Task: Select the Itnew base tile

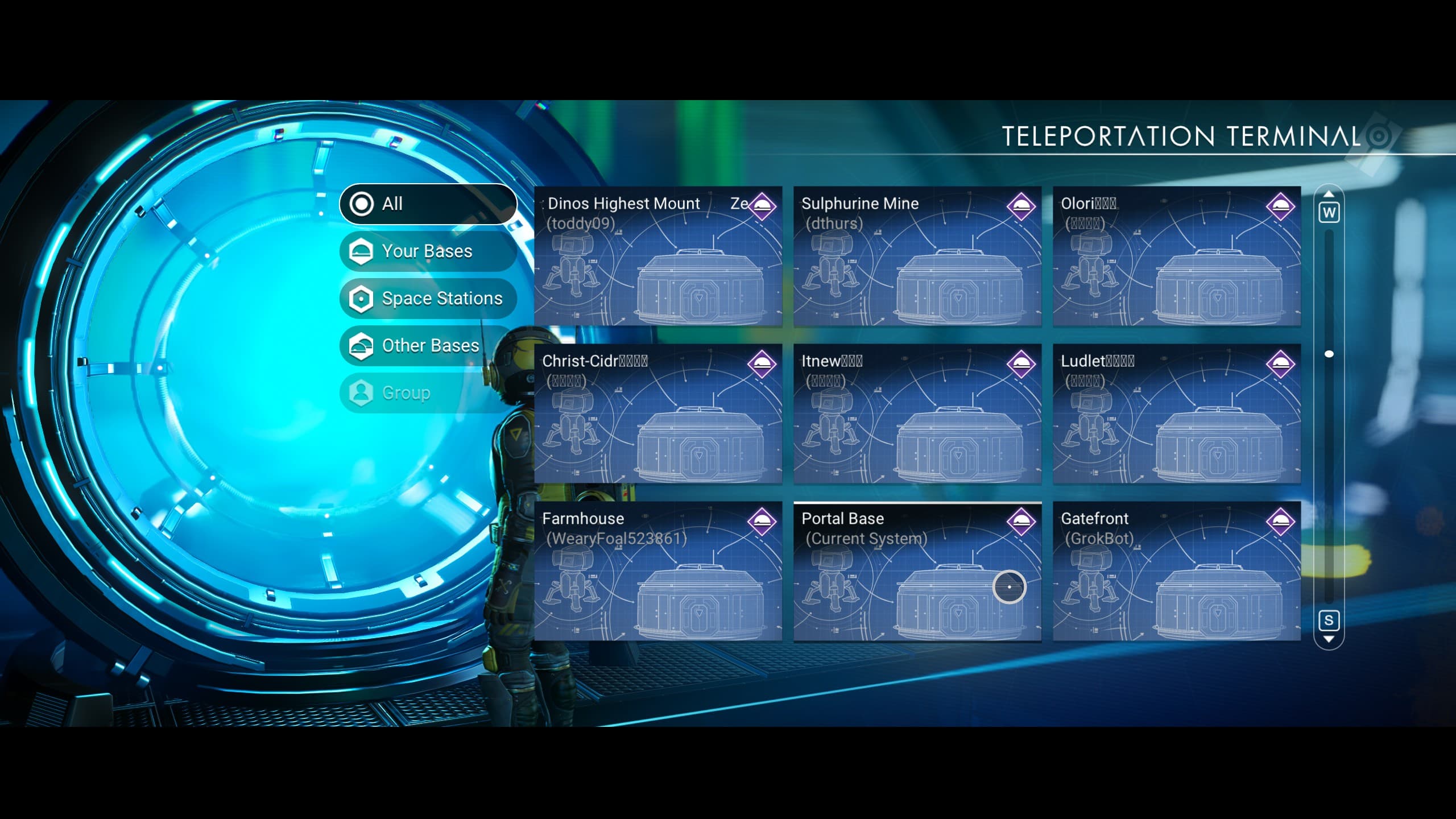Action: point(917,413)
